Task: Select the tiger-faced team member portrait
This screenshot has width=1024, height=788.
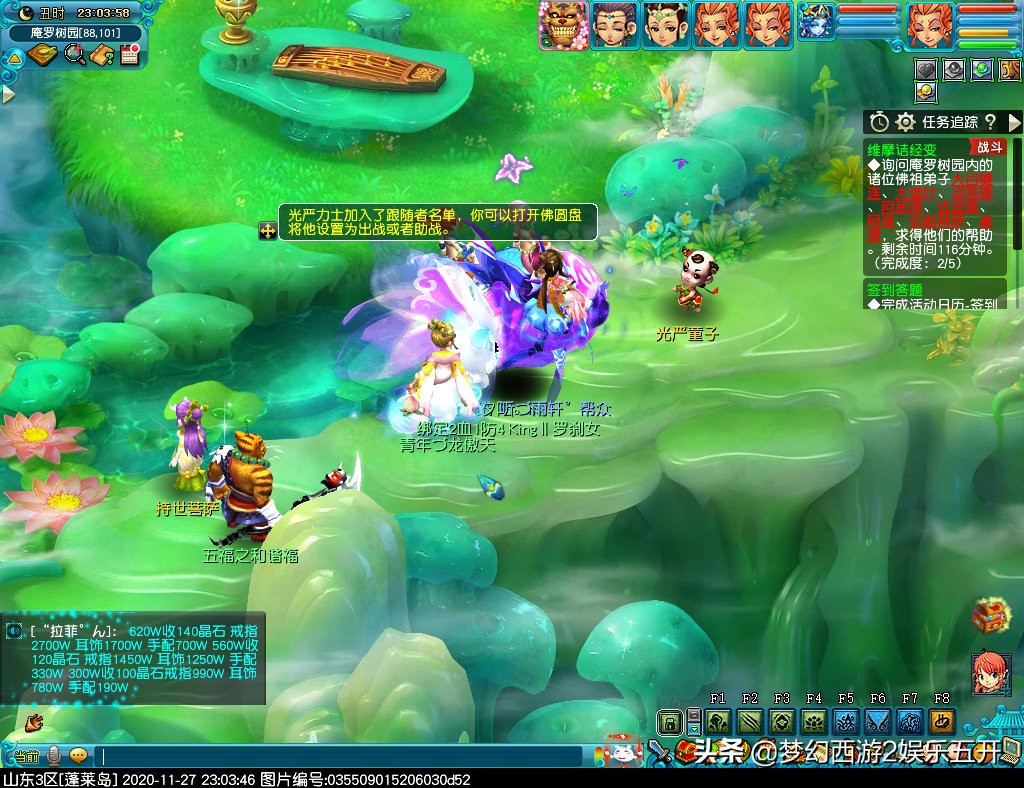Action: (563, 25)
